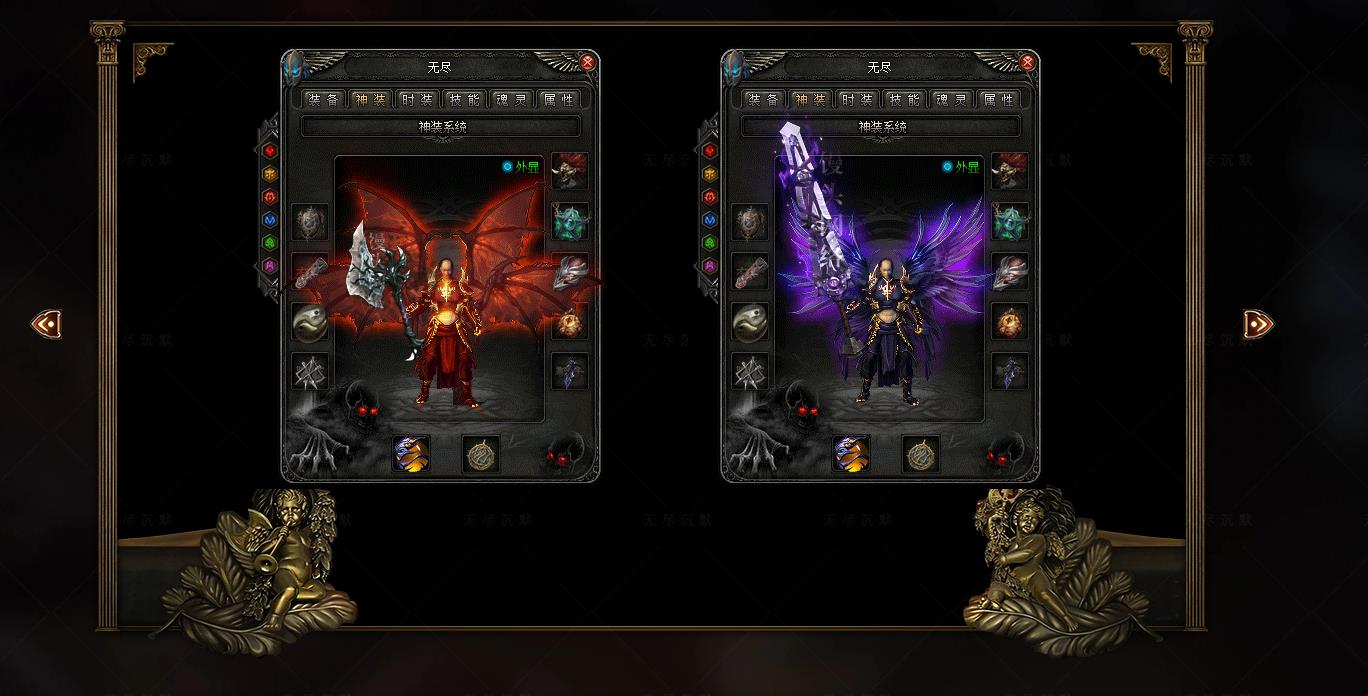The width and height of the screenshot is (1368, 696).
Task: Close the purple-winged character panel
Action: 1028,63
